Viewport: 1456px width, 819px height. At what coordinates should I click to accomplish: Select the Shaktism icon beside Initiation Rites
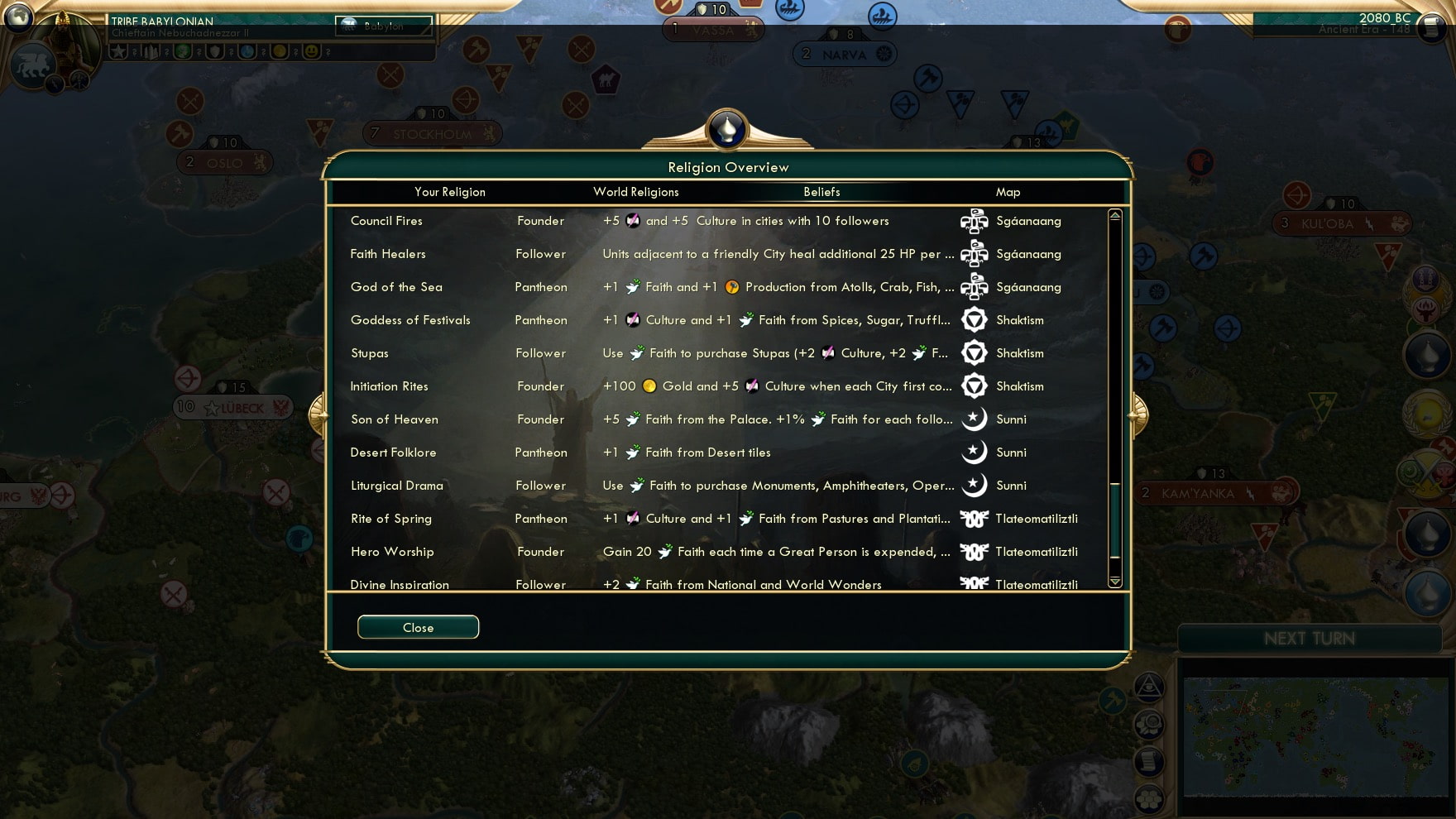[x=976, y=386]
